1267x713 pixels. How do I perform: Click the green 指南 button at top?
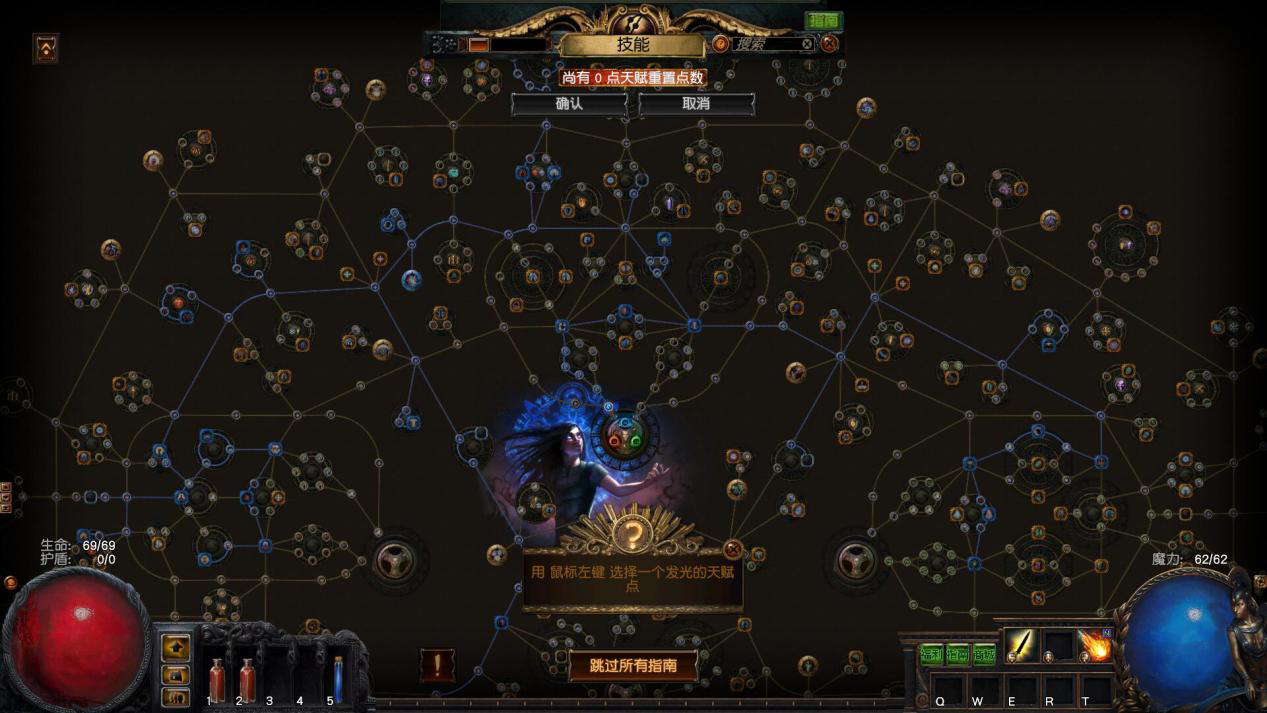(823, 21)
